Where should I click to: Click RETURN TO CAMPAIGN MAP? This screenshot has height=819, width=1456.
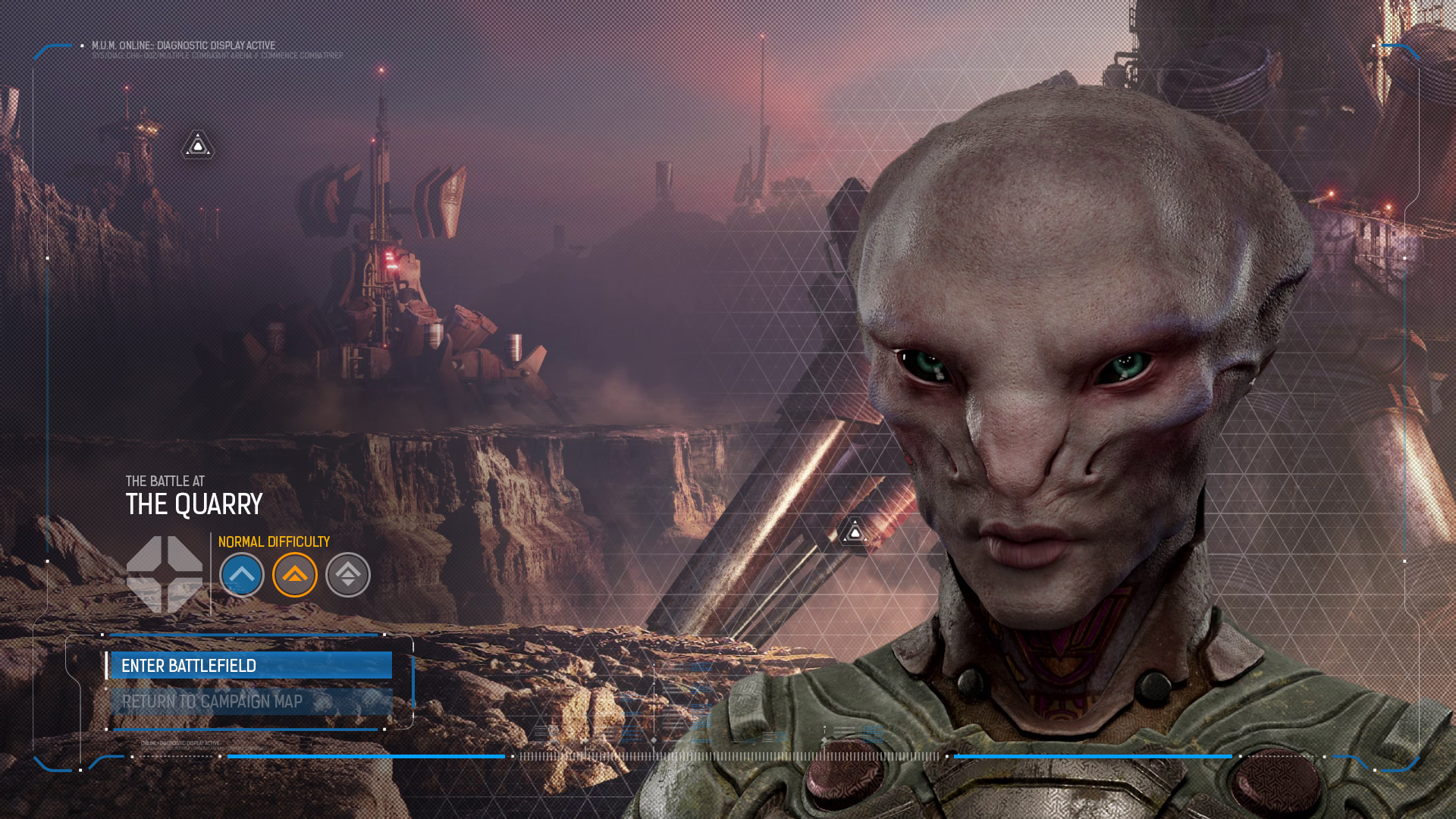click(x=250, y=701)
